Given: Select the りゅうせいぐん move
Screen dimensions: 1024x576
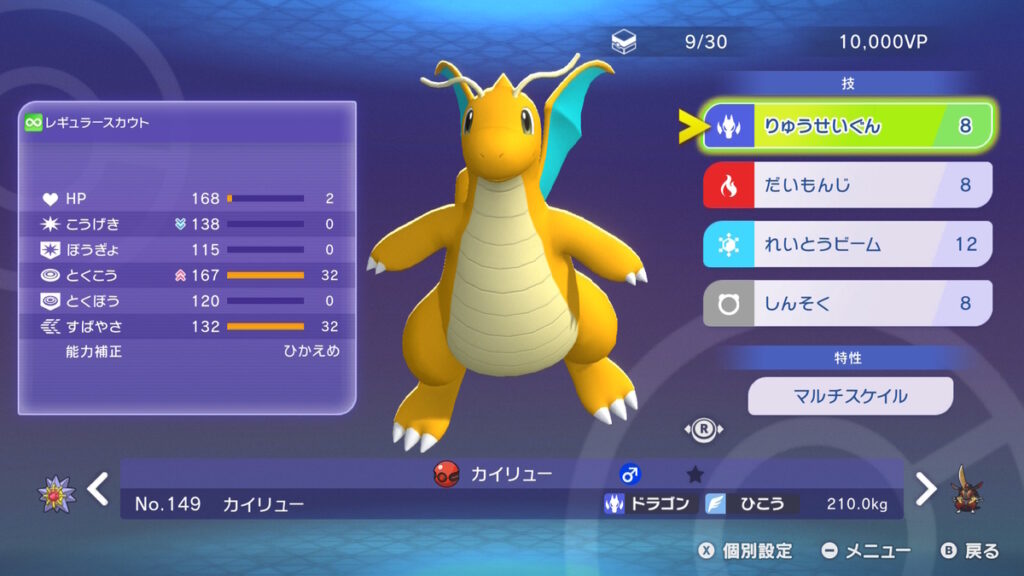Looking at the screenshot, I should click(x=847, y=126).
